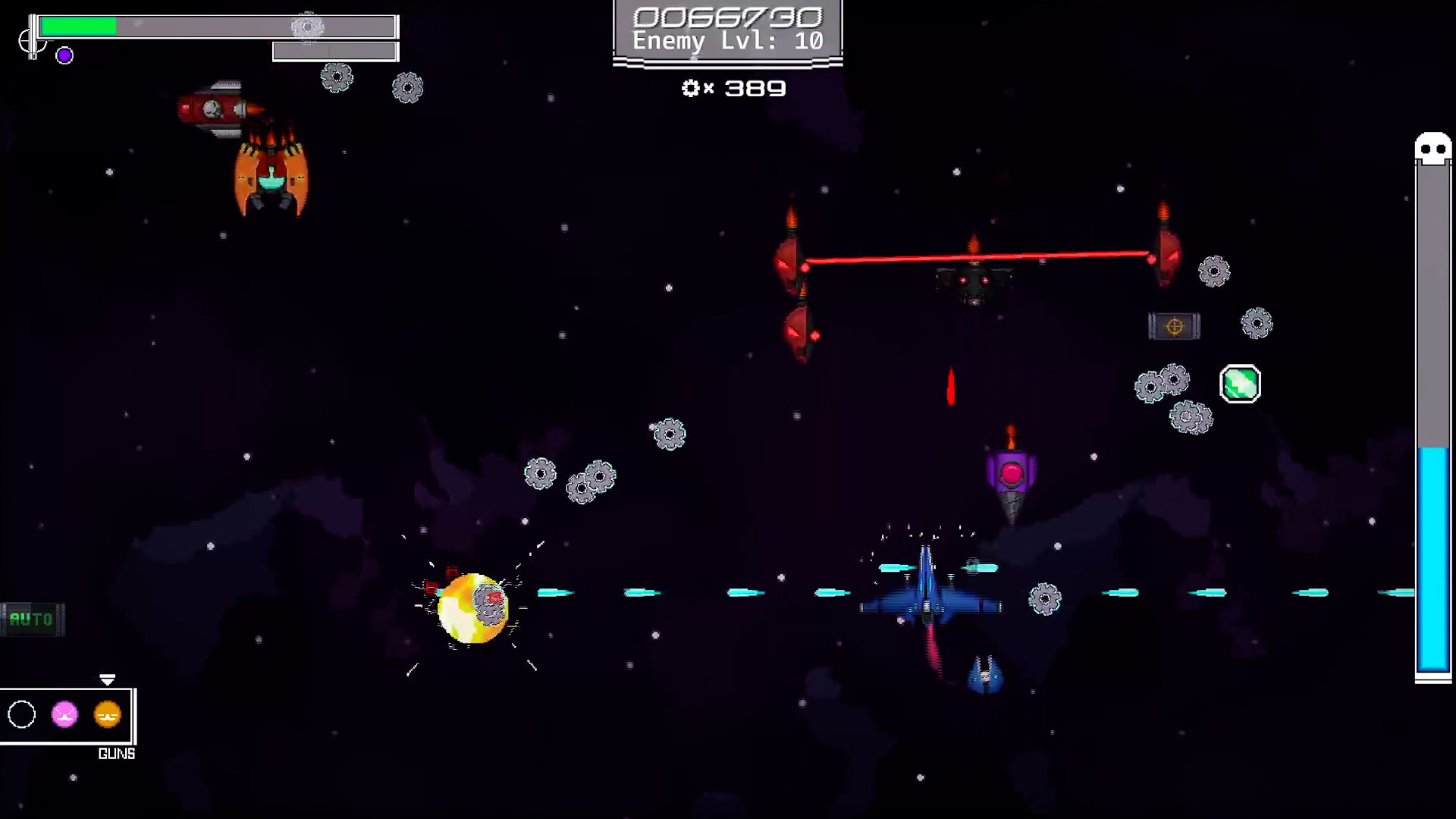Click the down arrow above the GUNS panel

(x=108, y=680)
